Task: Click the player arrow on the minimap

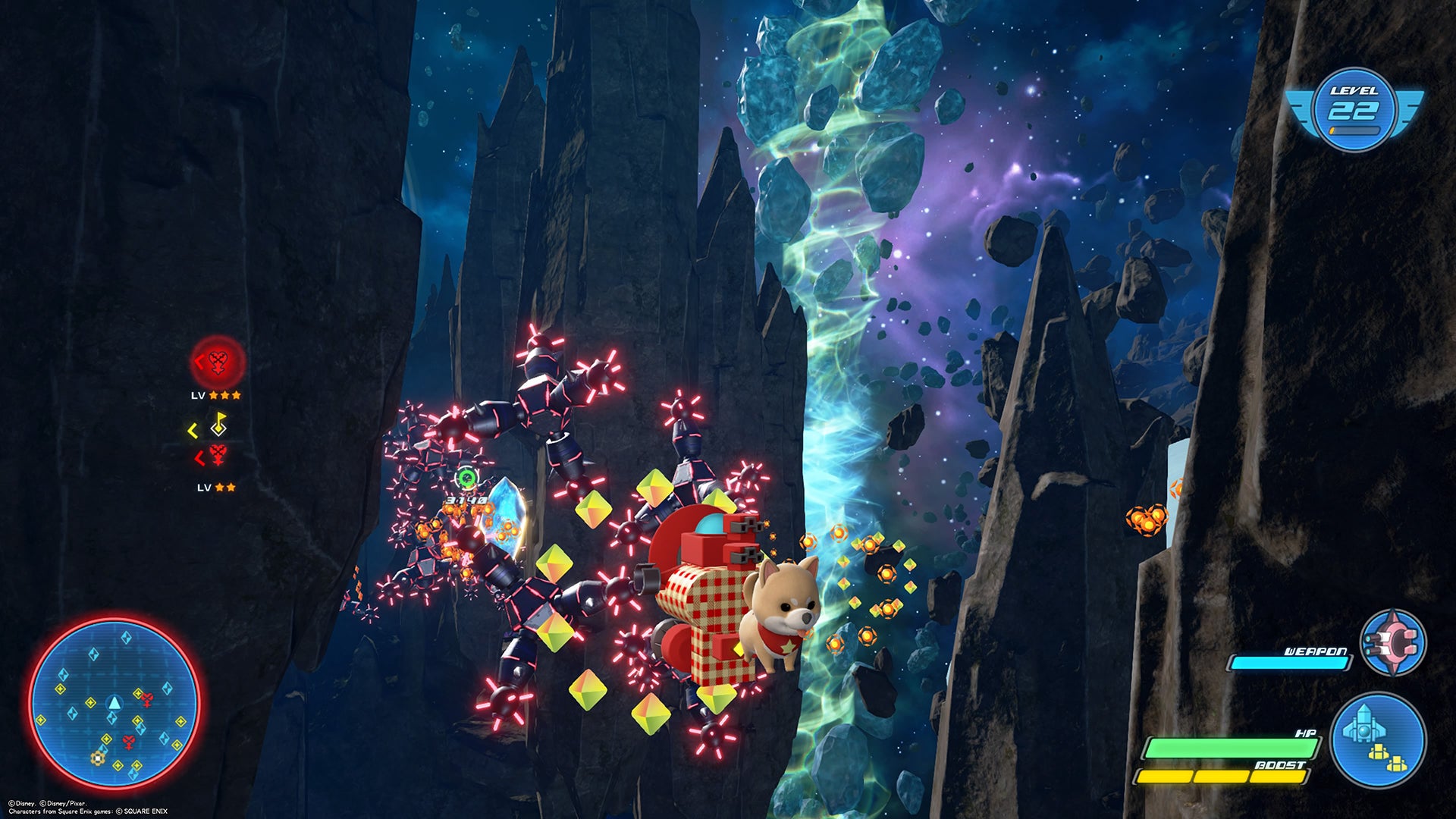Action: coord(115,704)
